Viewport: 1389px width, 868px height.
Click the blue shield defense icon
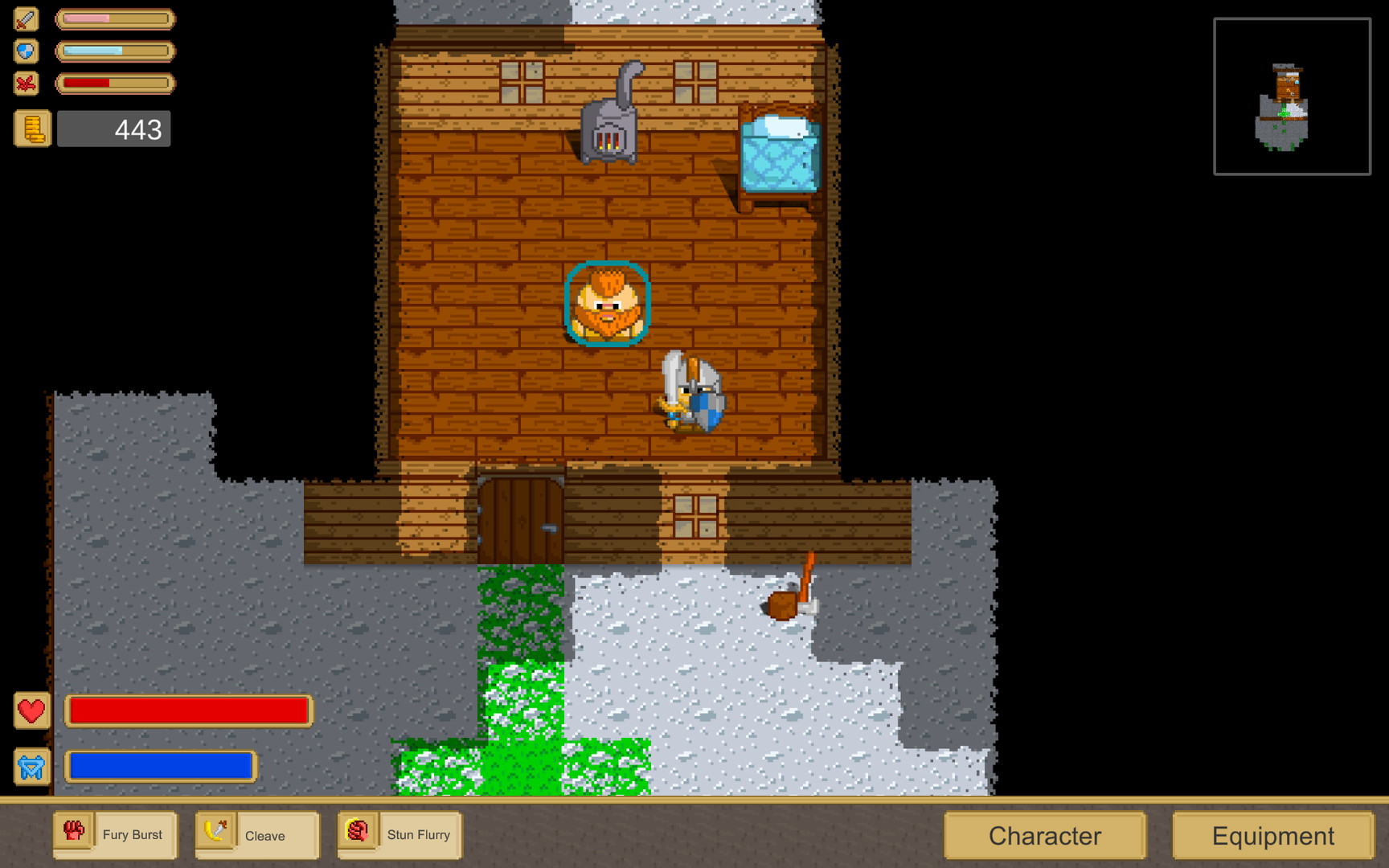click(25, 51)
